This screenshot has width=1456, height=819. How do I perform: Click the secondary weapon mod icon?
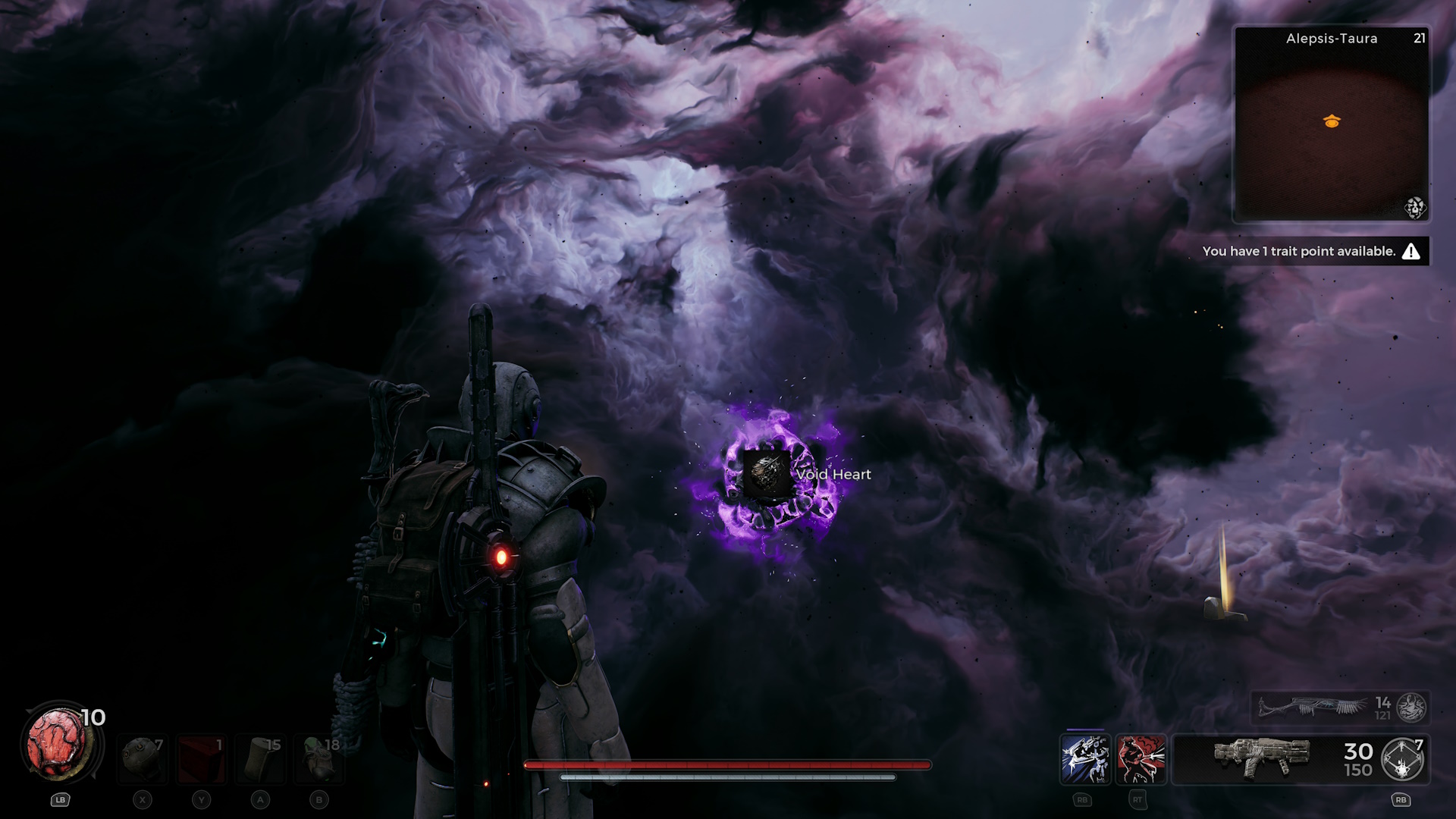[x=1411, y=708]
